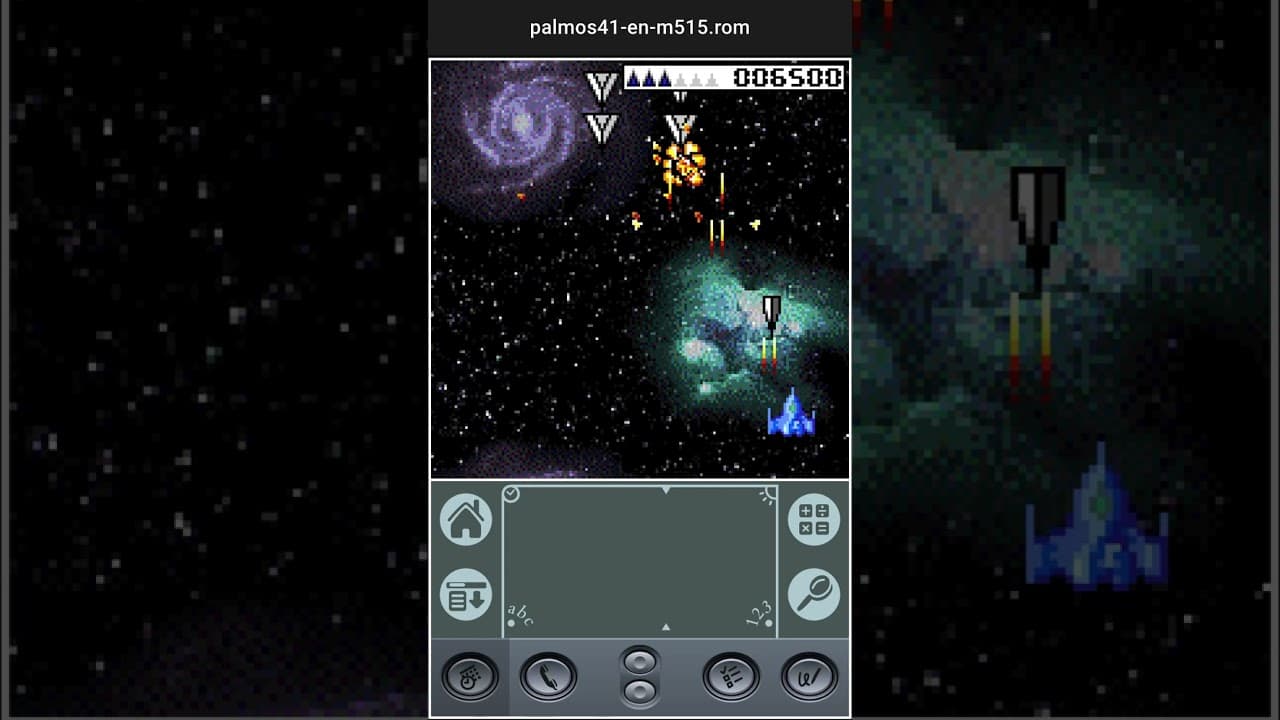Tap the abc dot to open letter keyboard
1280x720 pixels.
coord(513,622)
